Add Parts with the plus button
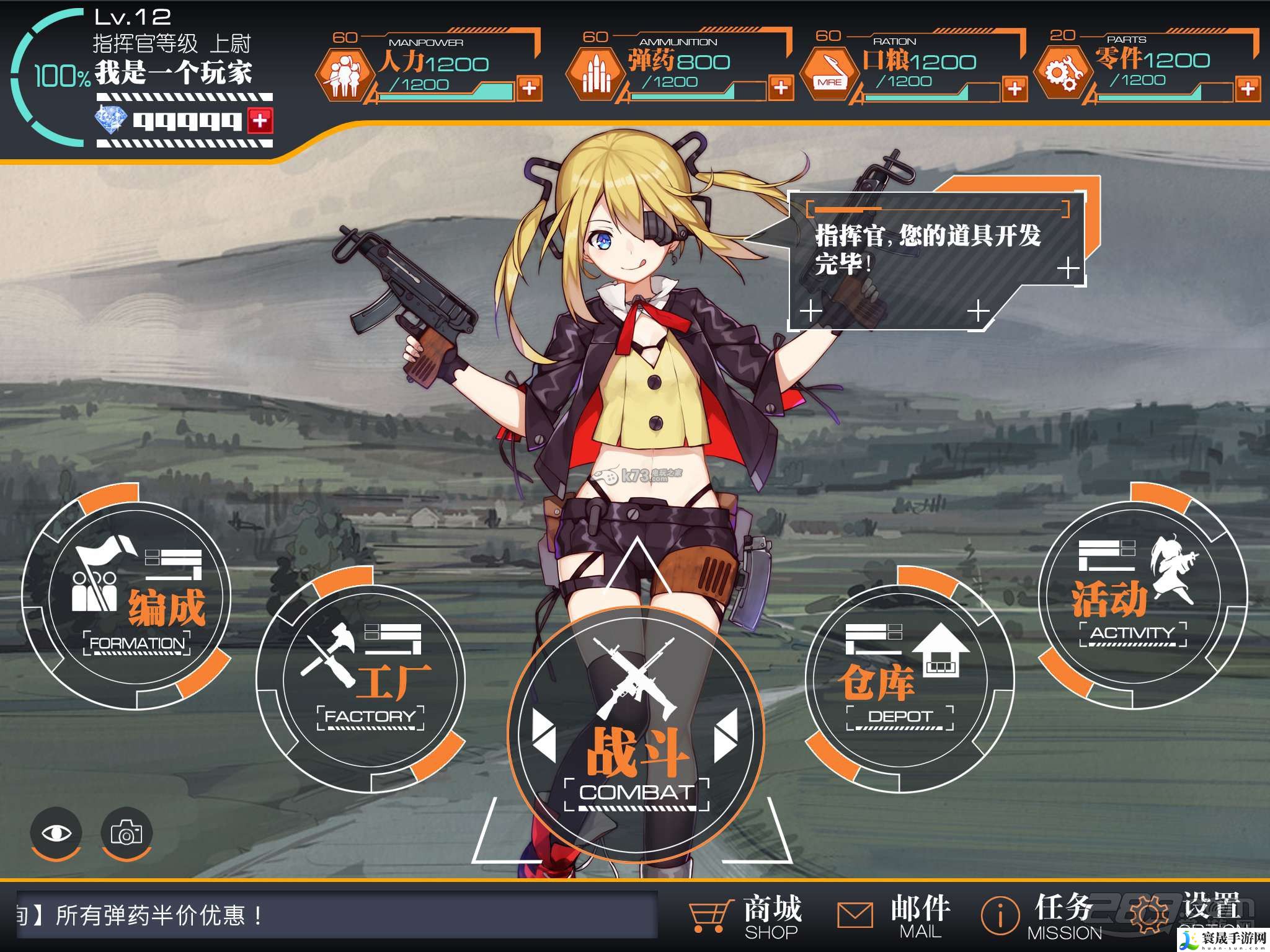1270x952 pixels. 1248,89
